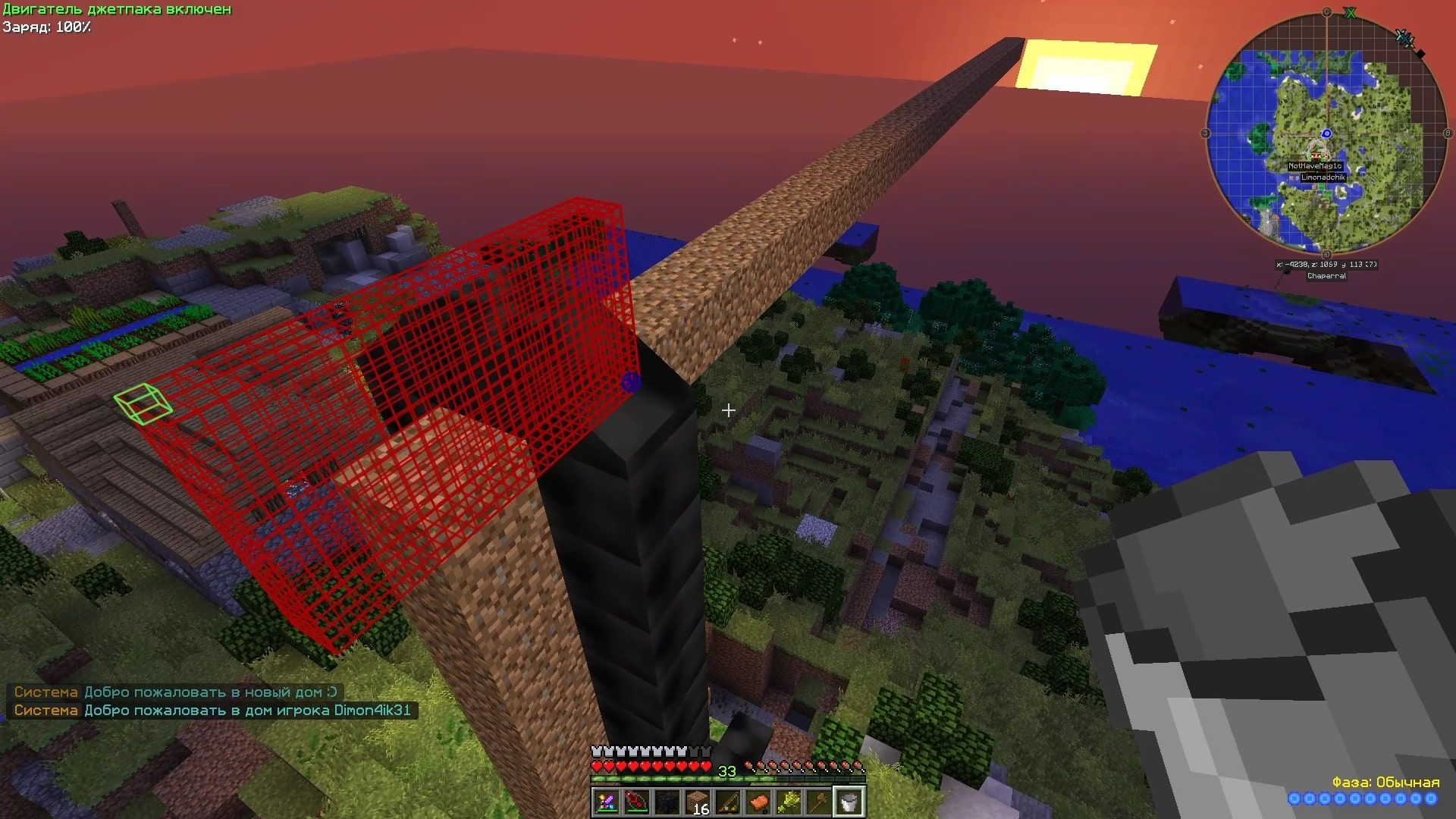The height and width of the screenshot is (819, 1456).
Task: Click the green X waypoint on minimap edge
Action: tap(1350, 13)
